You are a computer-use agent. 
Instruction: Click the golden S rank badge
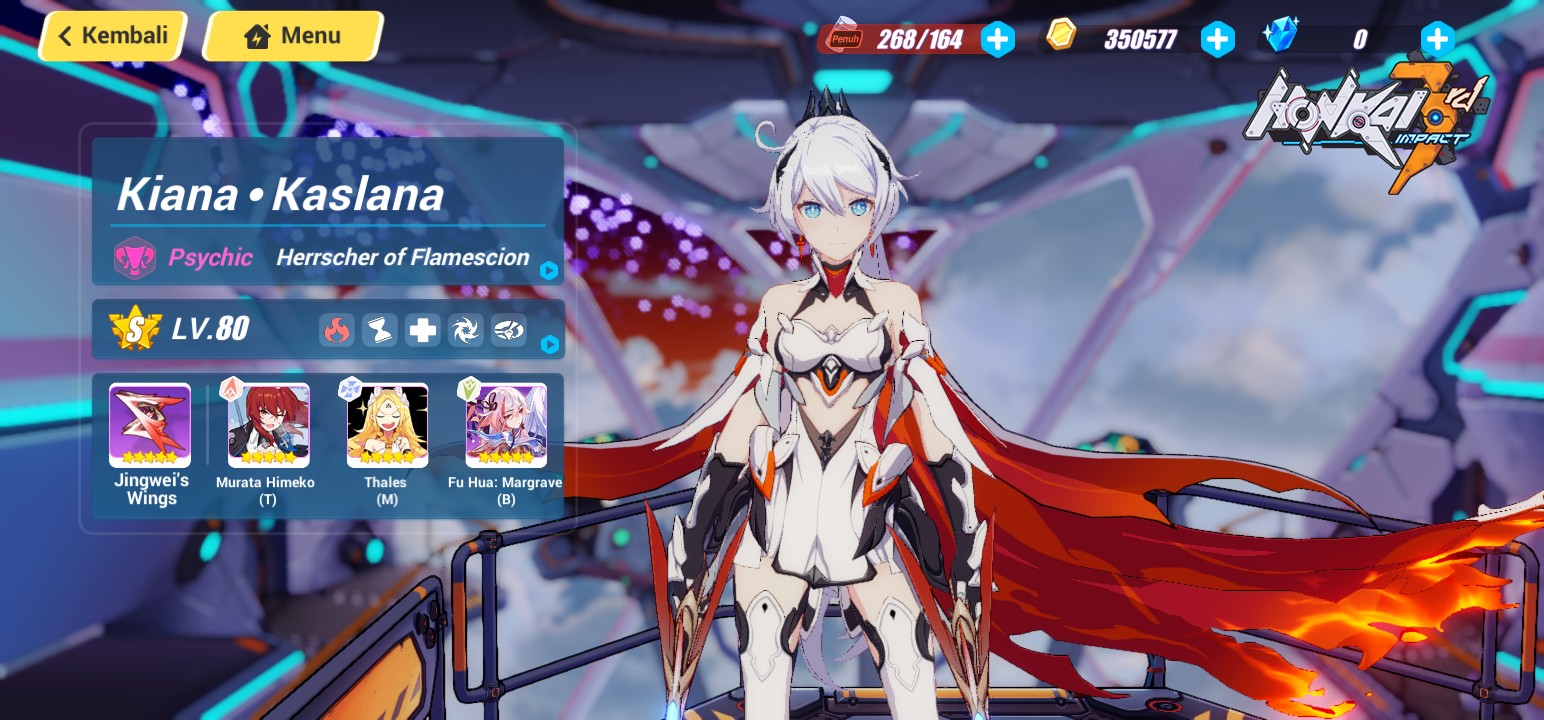(x=135, y=328)
